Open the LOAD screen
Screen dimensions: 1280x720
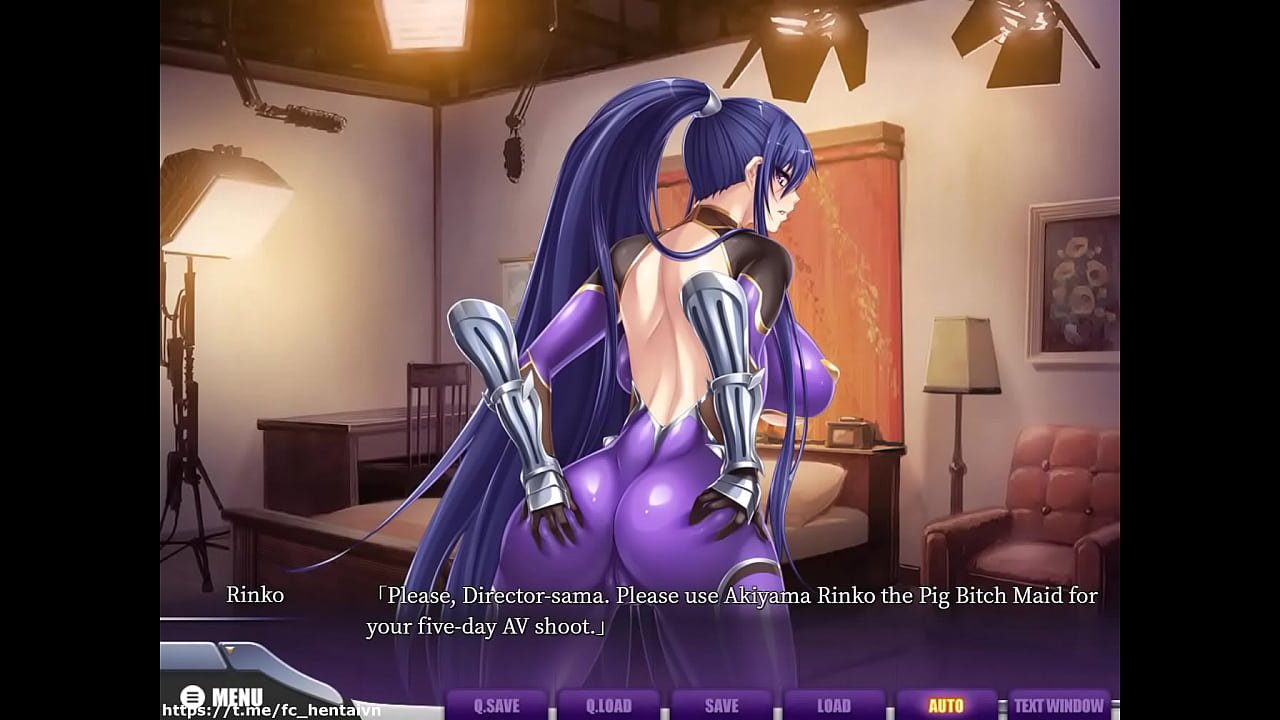(x=833, y=705)
